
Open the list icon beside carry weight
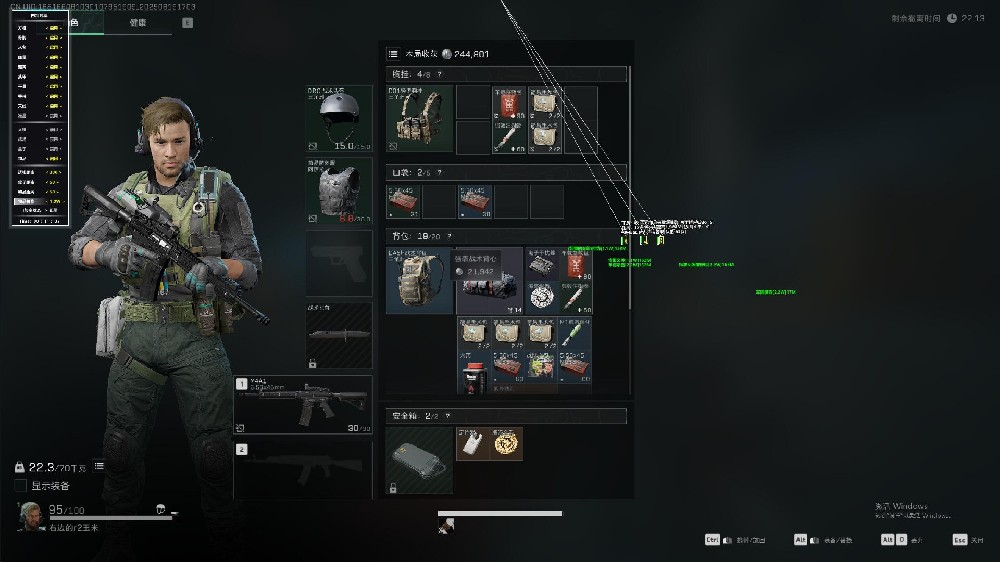pyautogui.click(x=99, y=466)
